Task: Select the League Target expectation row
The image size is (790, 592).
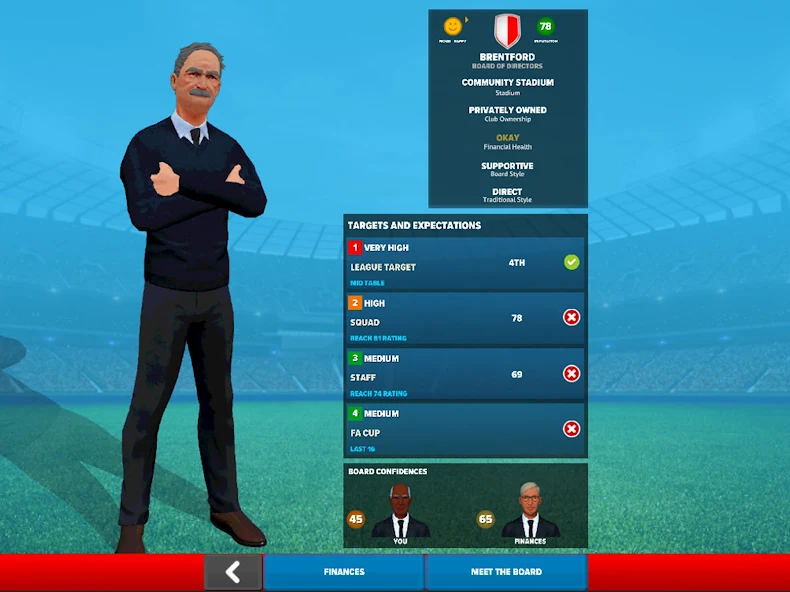Action: [x=465, y=264]
